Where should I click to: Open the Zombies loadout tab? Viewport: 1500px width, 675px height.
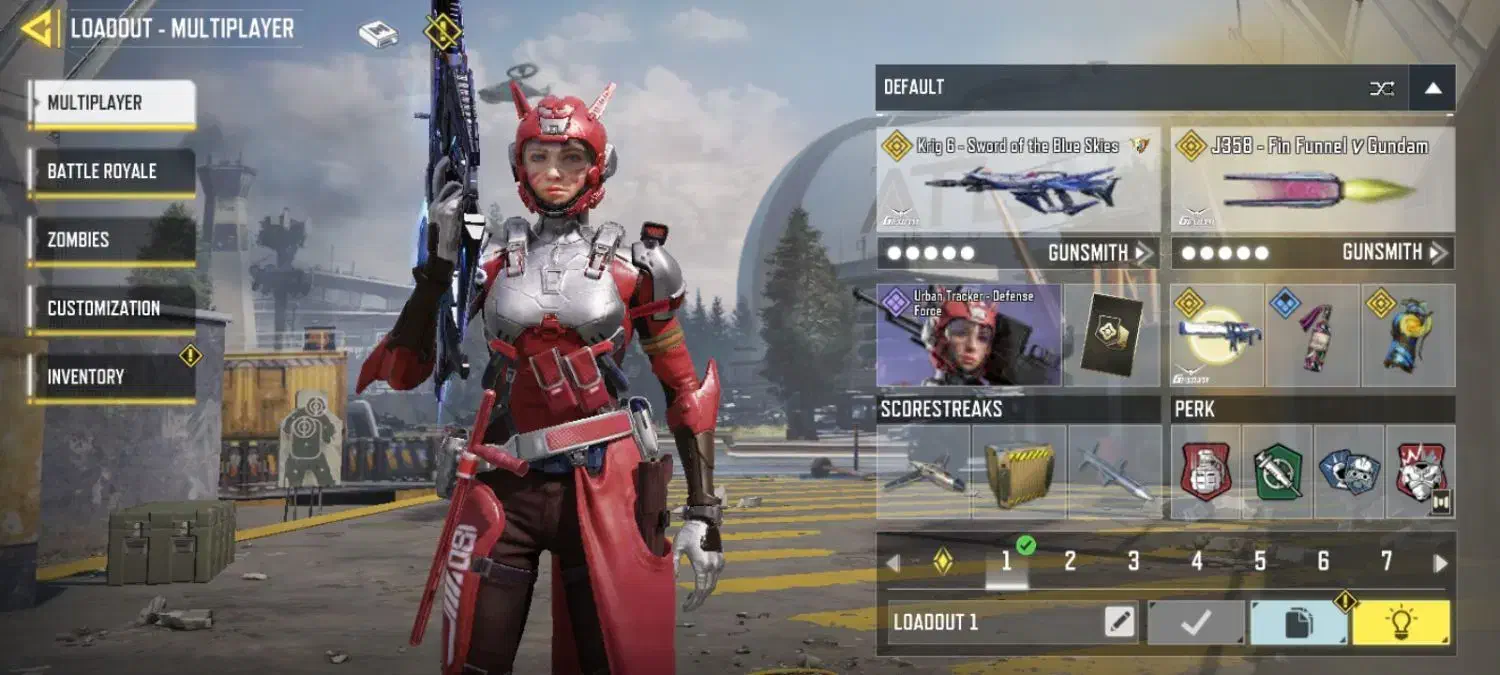(x=111, y=240)
